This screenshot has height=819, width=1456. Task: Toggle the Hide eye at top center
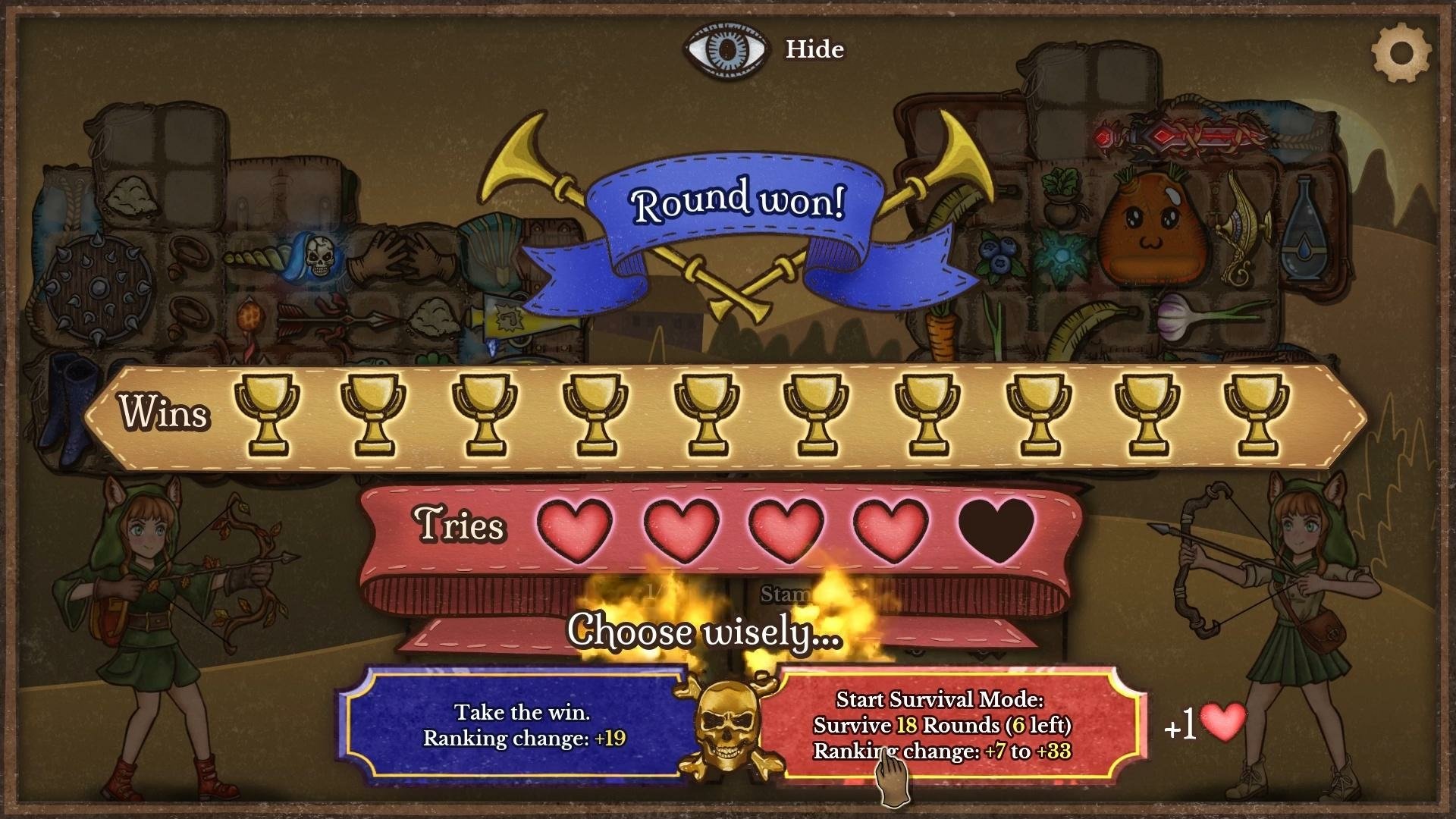click(724, 49)
